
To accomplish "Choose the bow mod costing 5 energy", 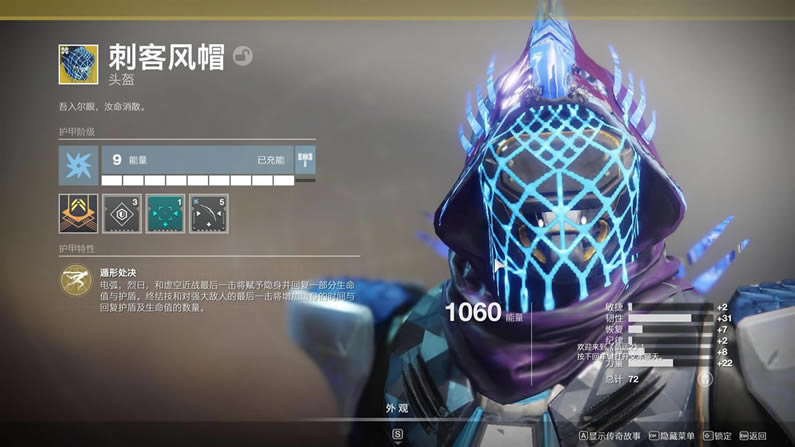I will [209, 213].
